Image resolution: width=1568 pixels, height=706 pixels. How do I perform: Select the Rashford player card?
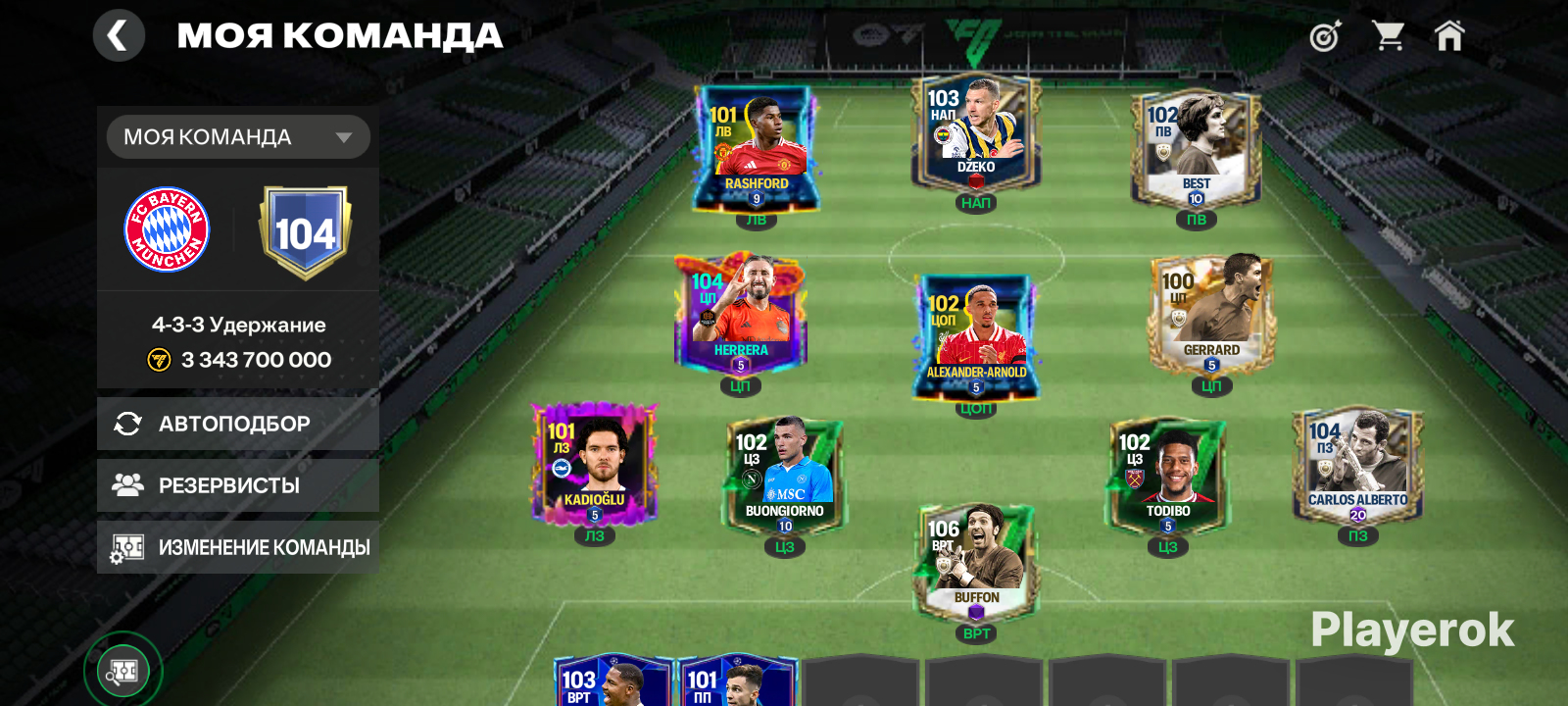click(756, 149)
